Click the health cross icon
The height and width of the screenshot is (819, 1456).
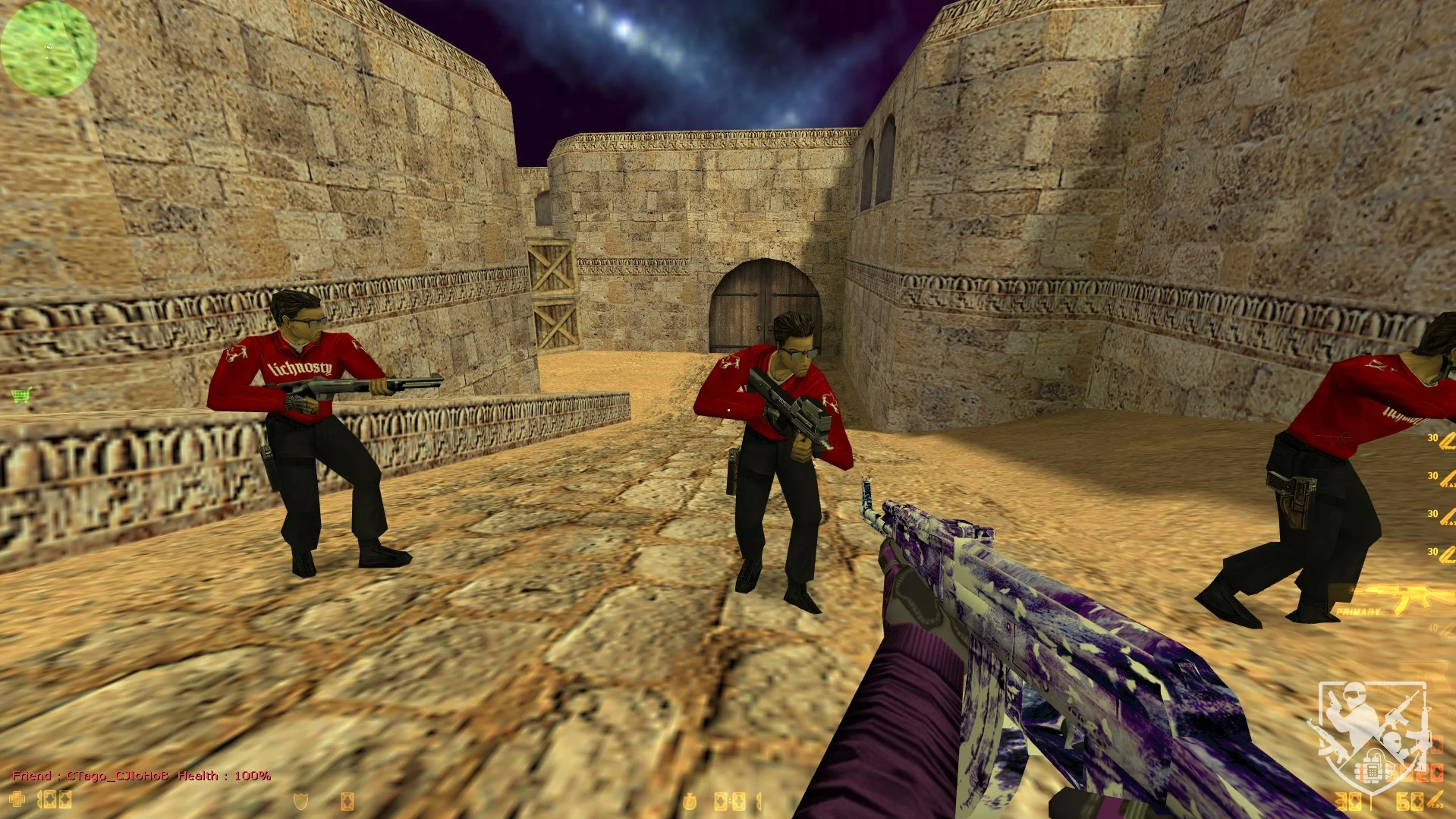point(17,799)
